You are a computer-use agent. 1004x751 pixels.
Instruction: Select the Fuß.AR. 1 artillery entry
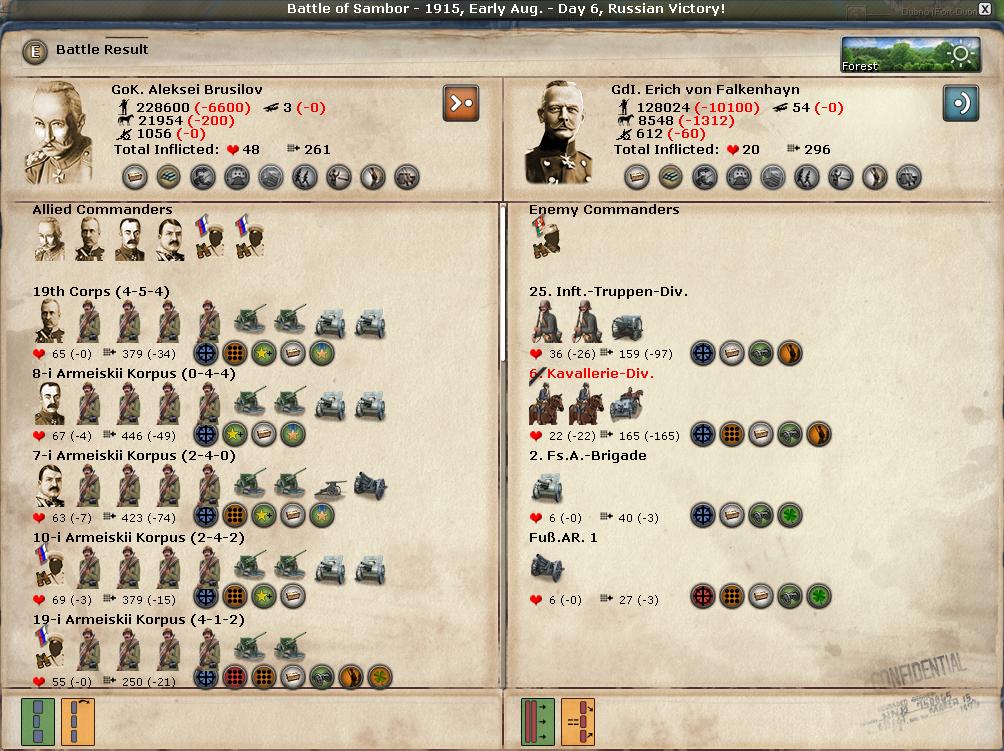(563, 538)
